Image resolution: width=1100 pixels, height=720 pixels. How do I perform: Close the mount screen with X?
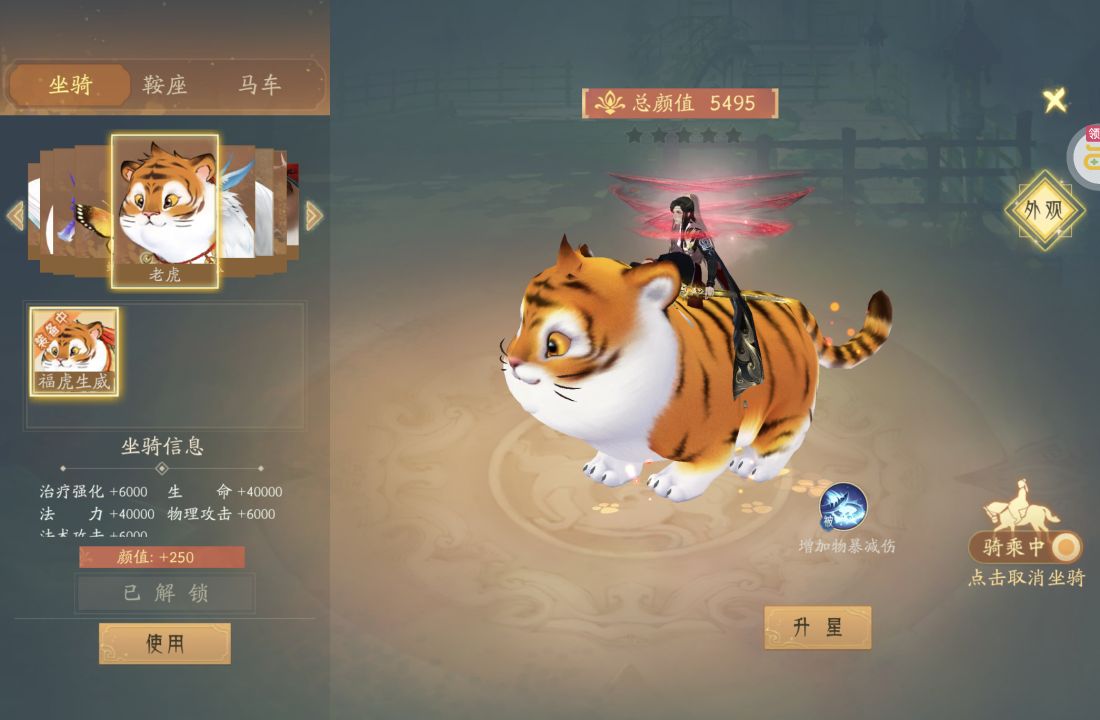tap(1054, 100)
